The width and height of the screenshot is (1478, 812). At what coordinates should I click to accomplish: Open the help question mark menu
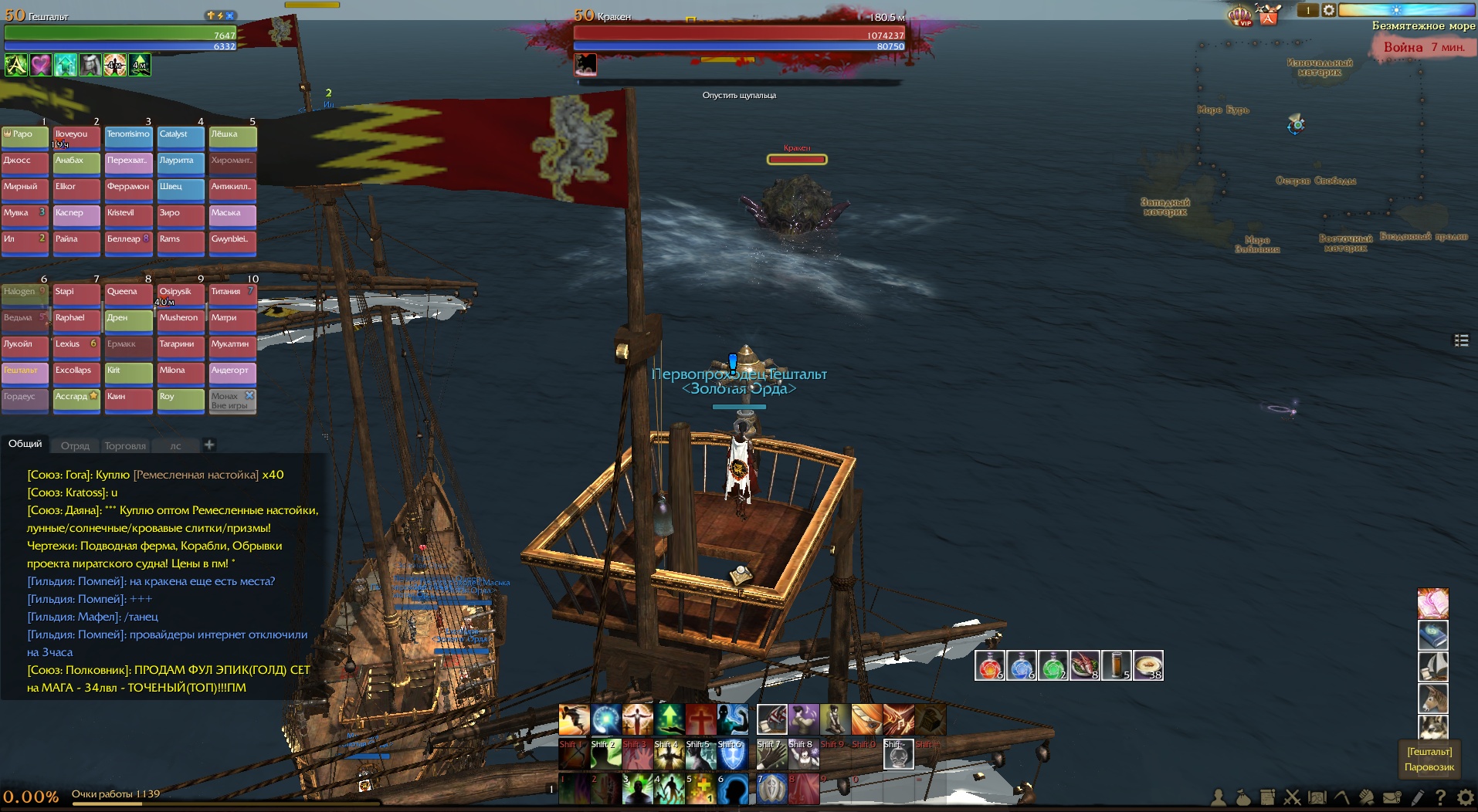1440,797
